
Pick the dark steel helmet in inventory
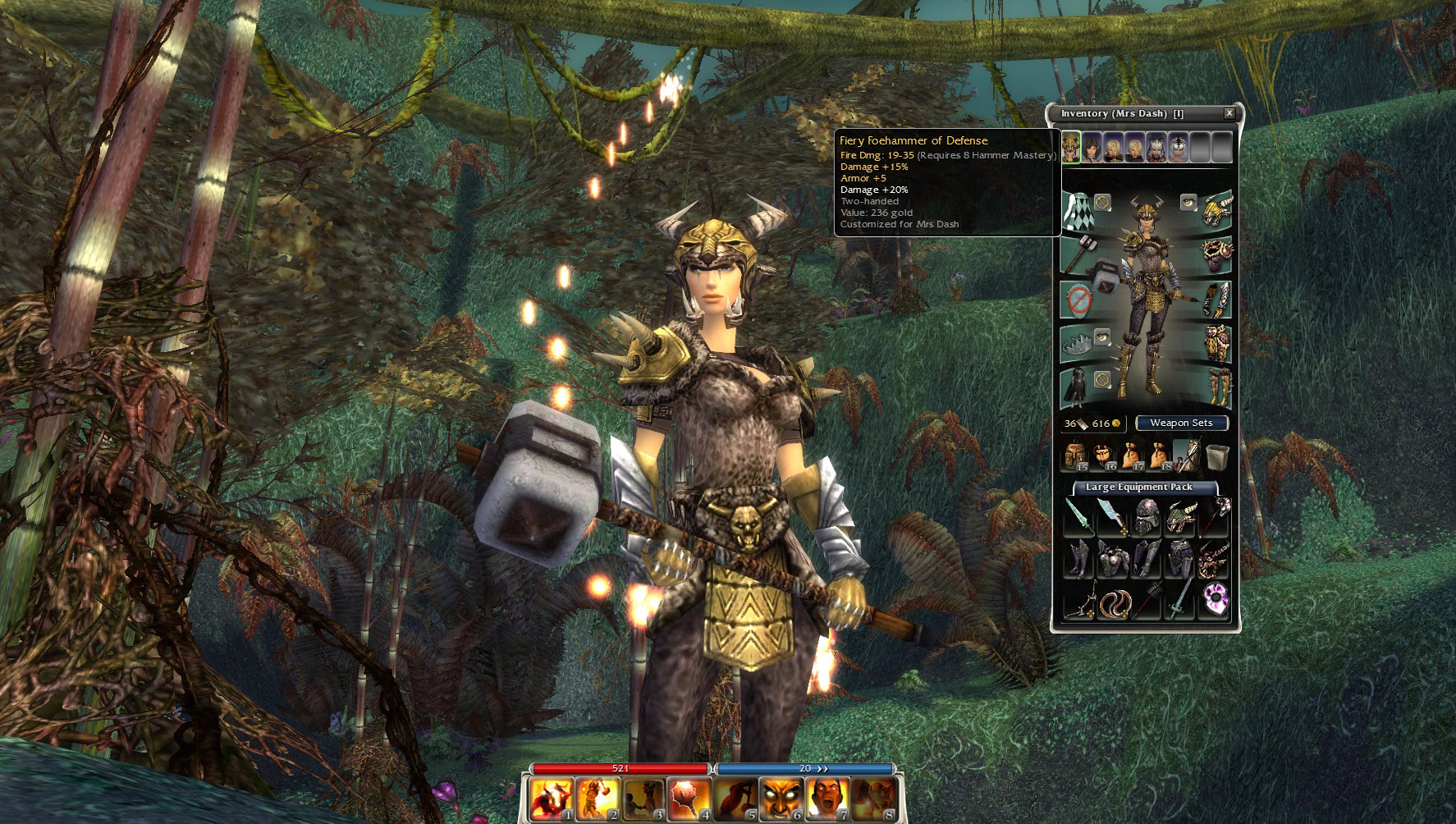pyautogui.click(x=1146, y=518)
